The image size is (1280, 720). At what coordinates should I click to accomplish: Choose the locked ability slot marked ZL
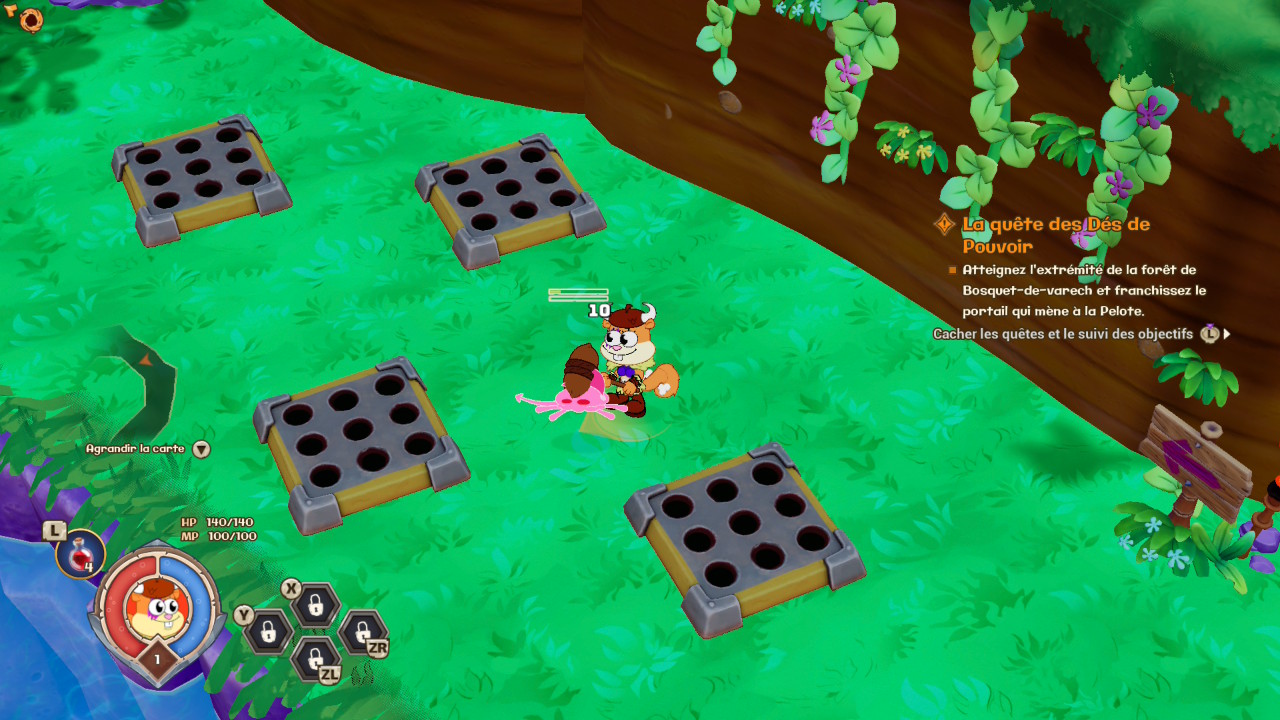click(x=315, y=658)
